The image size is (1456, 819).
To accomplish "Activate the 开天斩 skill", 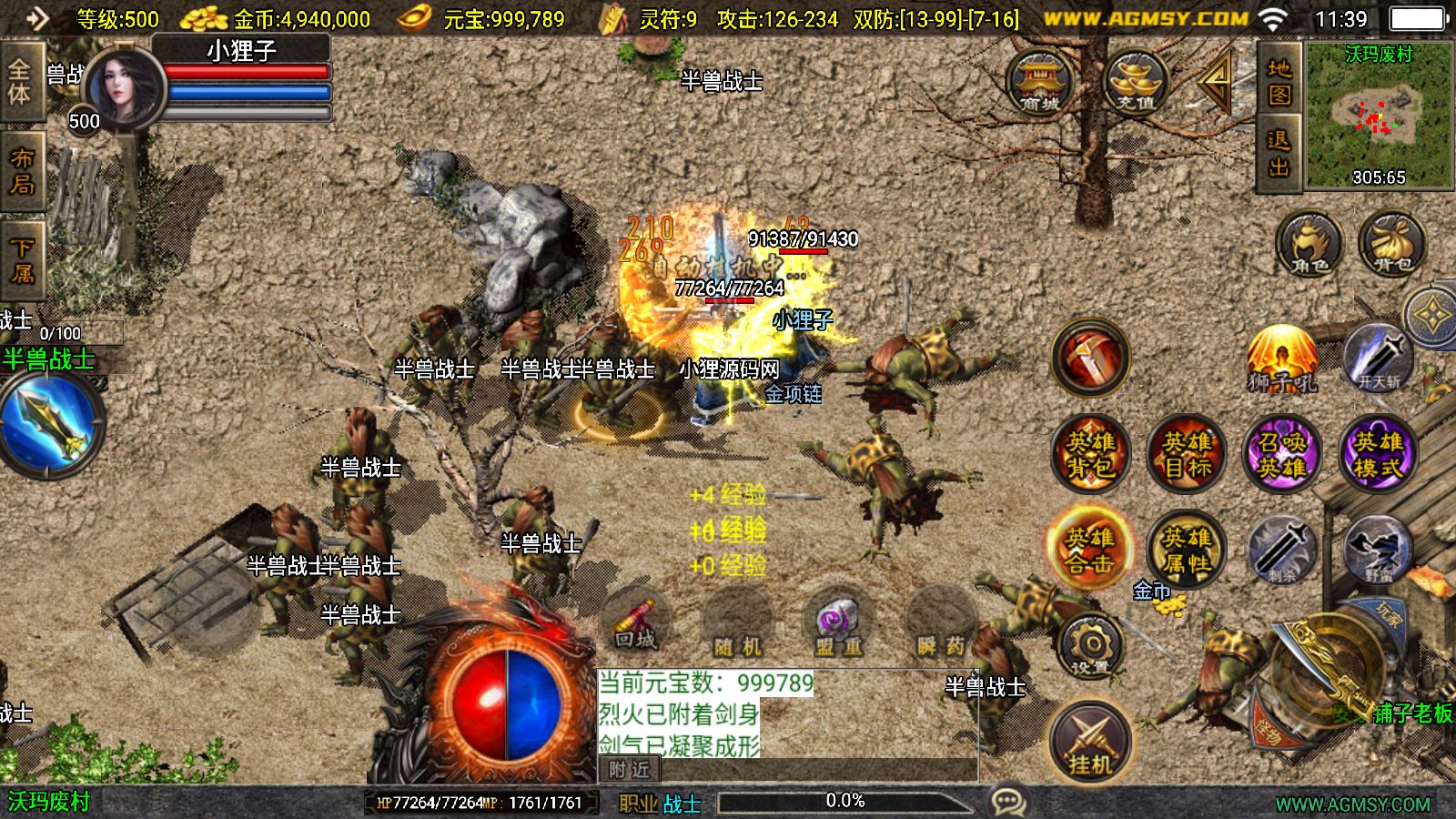I will point(1379,359).
